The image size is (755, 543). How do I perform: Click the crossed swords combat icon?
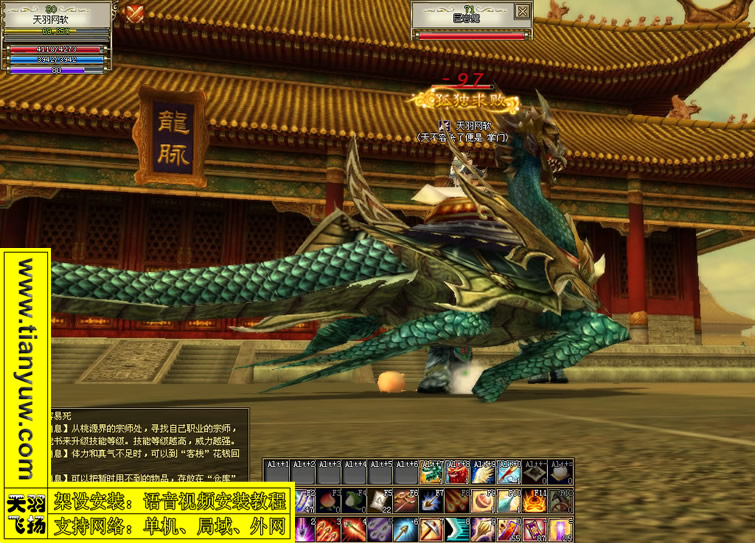[135, 13]
